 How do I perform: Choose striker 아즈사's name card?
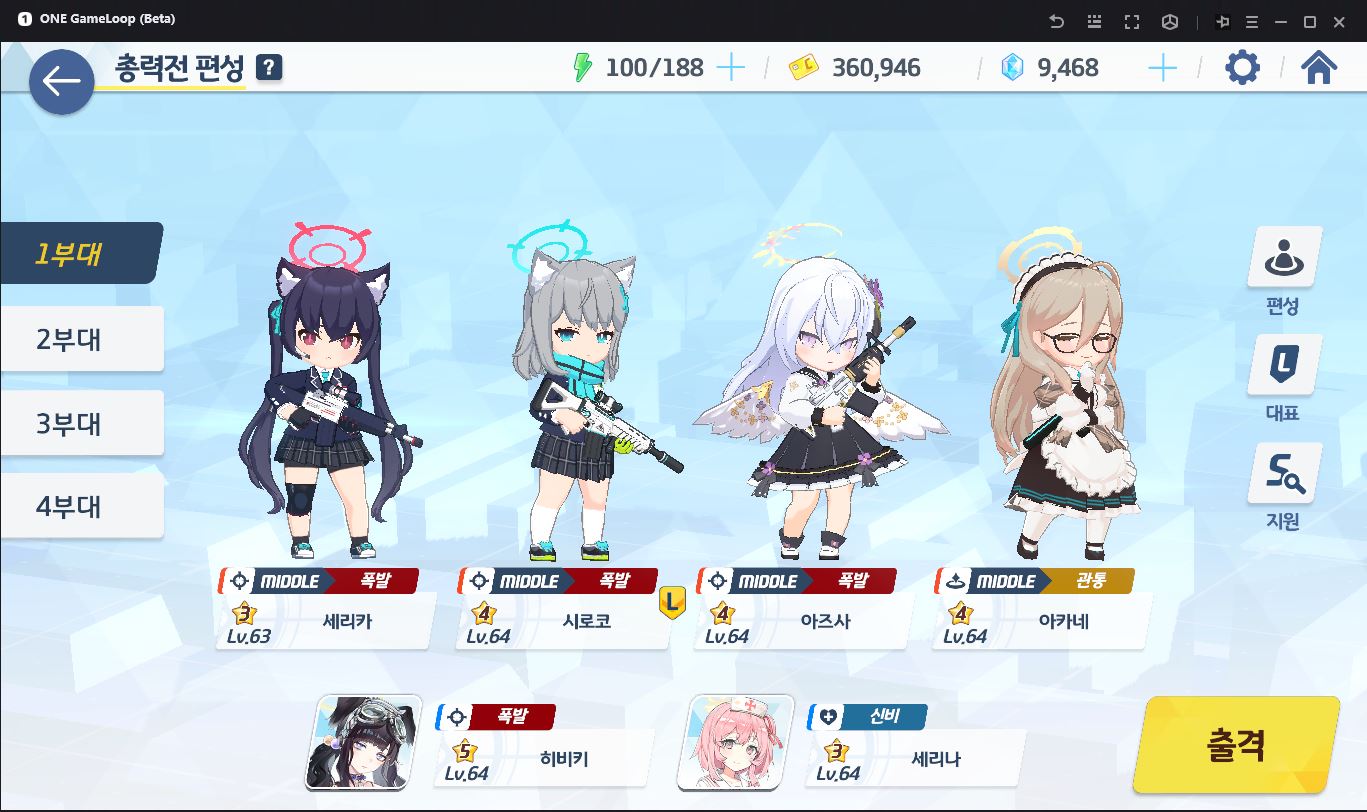(804, 621)
